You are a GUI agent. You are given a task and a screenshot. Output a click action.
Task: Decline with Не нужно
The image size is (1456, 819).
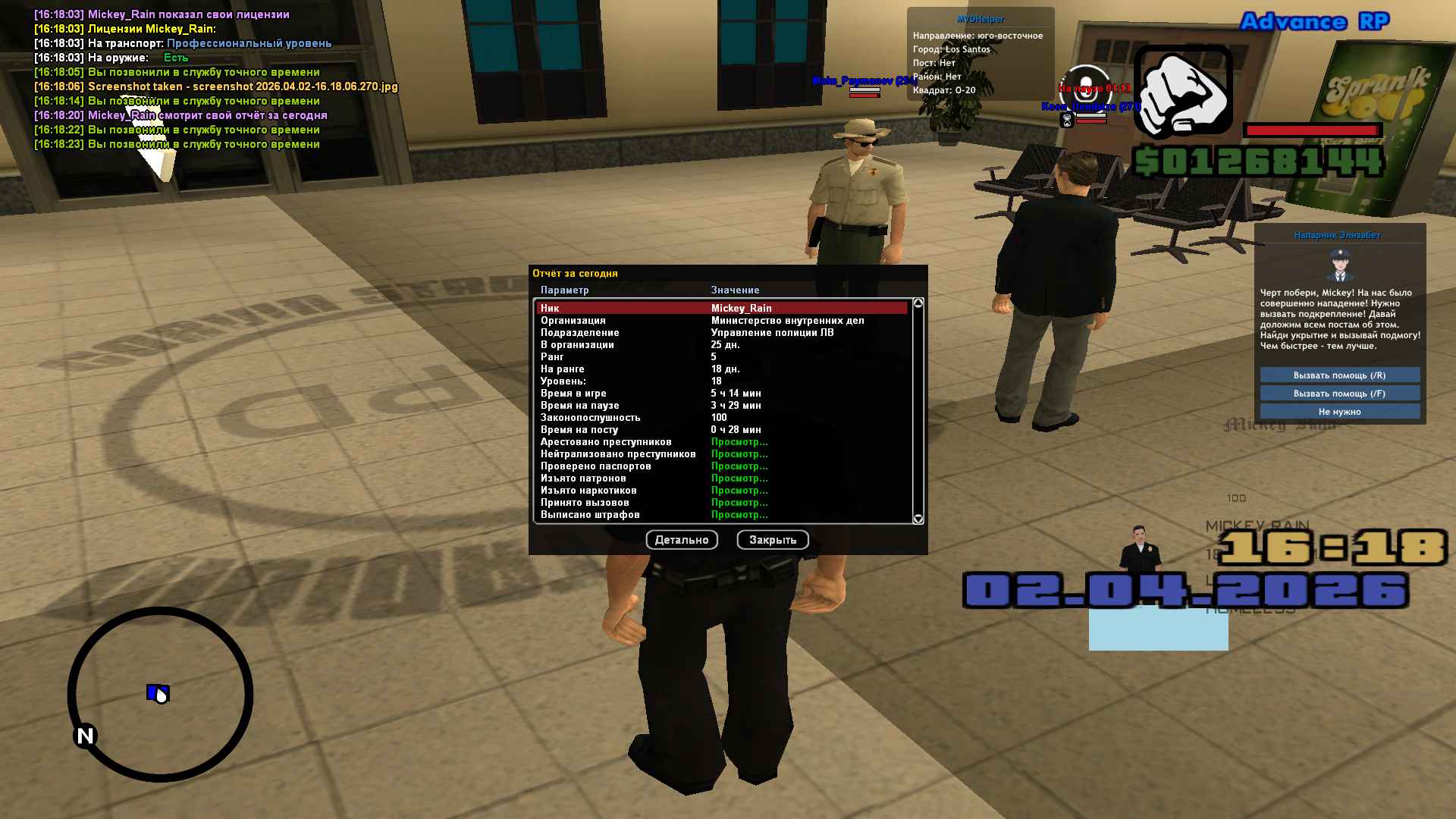click(x=1339, y=412)
